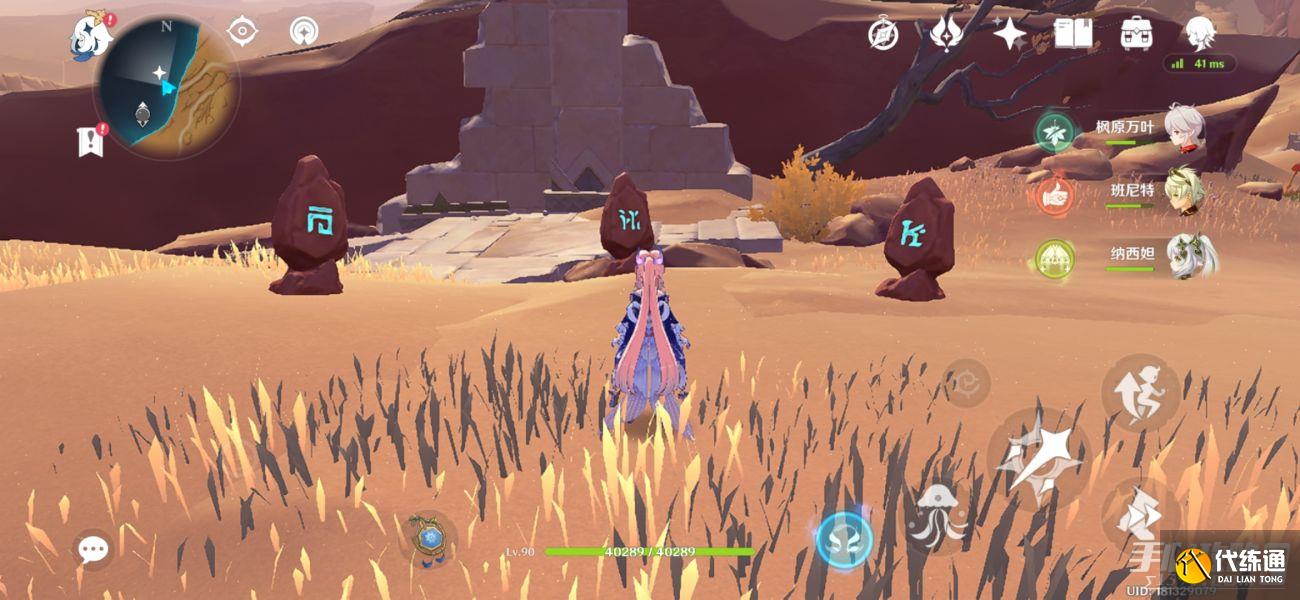Open the quest log bookmark icon
Image resolution: width=1300 pixels, height=600 pixels.
coord(90,141)
